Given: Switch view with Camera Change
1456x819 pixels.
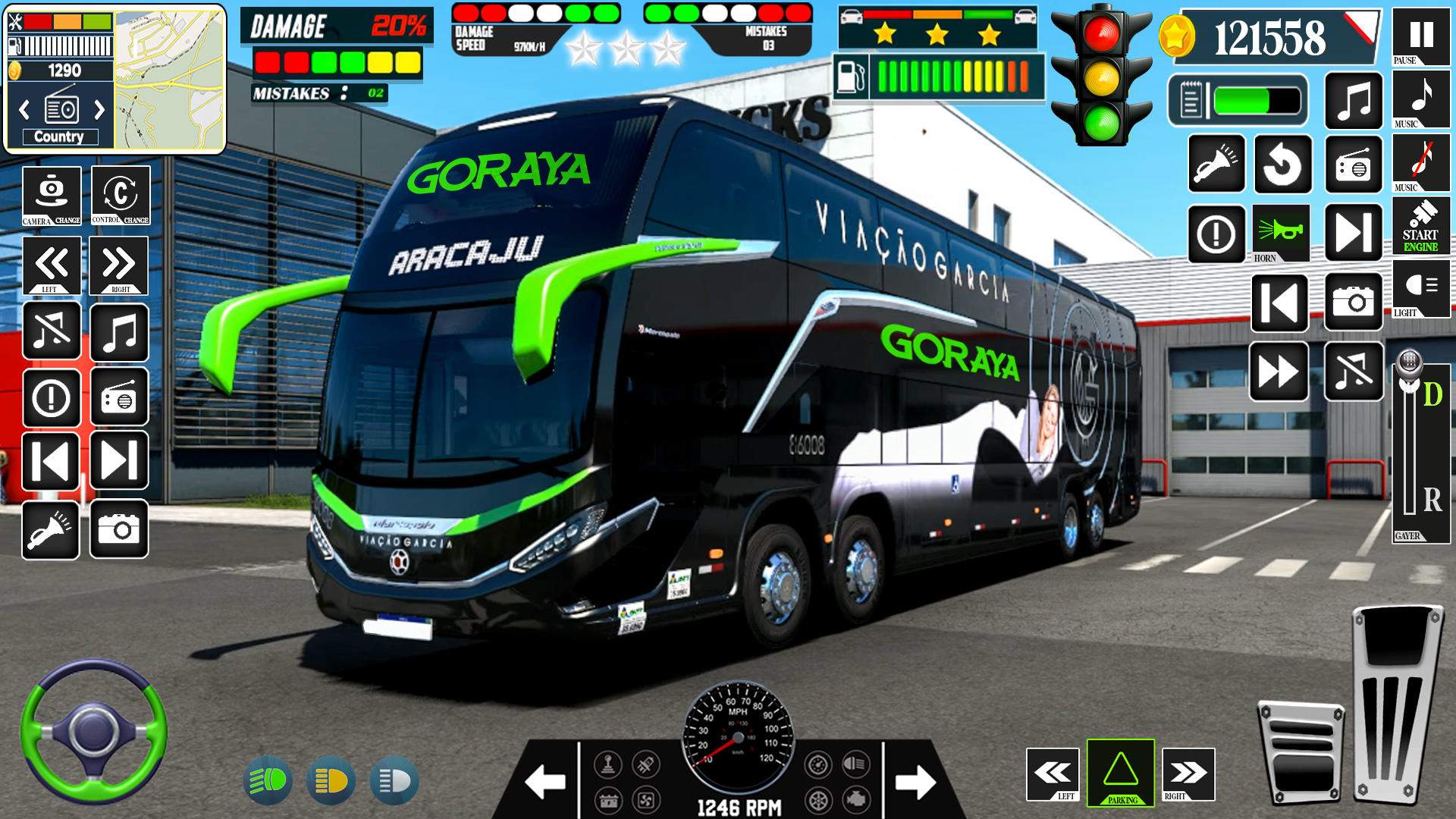Looking at the screenshot, I should 52,196.
